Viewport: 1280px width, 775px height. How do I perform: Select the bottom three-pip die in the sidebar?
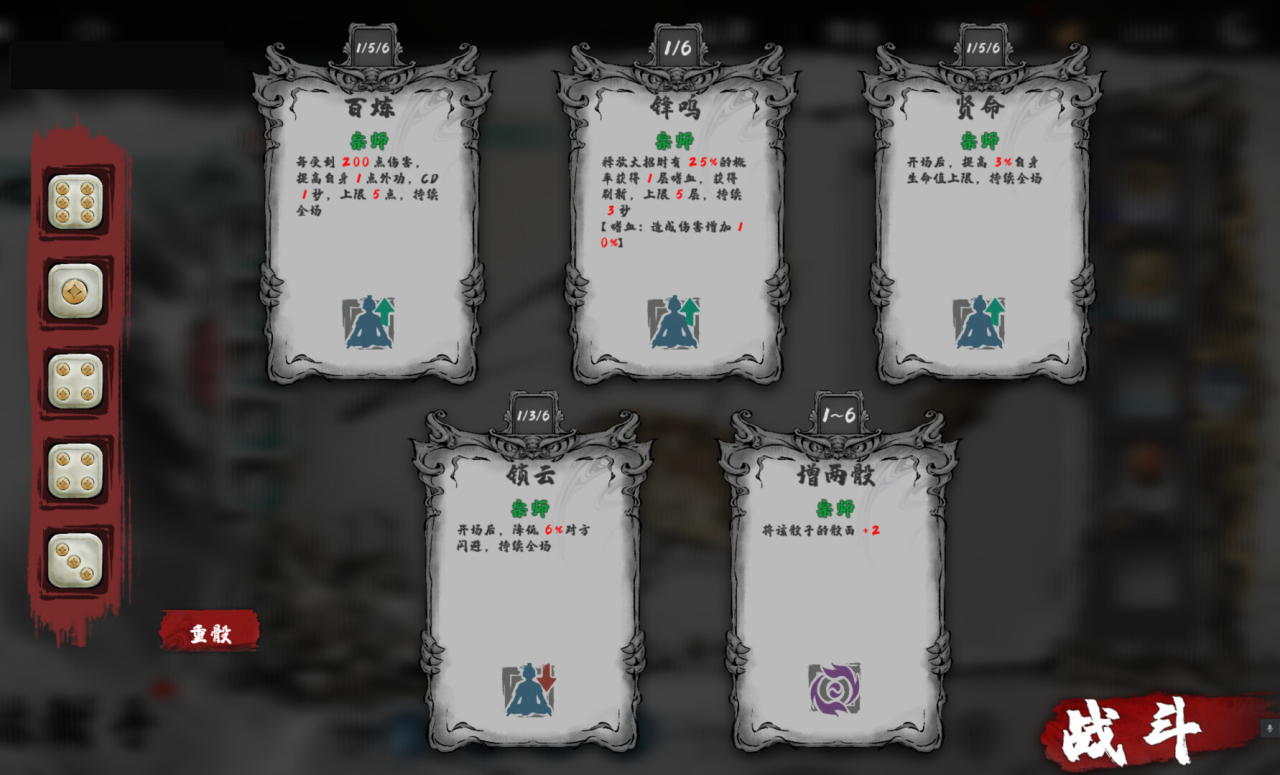click(75, 560)
